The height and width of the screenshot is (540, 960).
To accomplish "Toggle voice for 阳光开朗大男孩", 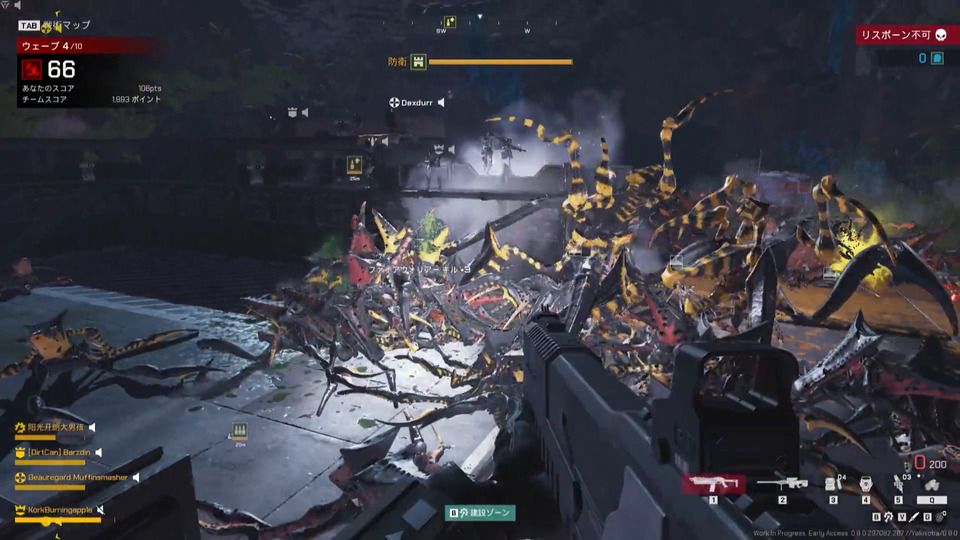I will (x=93, y=427).
